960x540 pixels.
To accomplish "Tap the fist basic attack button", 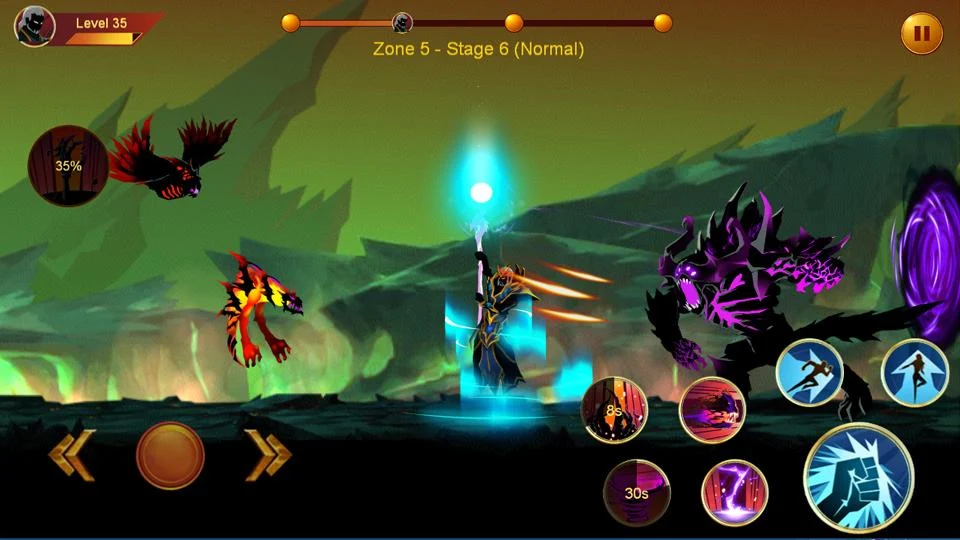I will [858, 477].
